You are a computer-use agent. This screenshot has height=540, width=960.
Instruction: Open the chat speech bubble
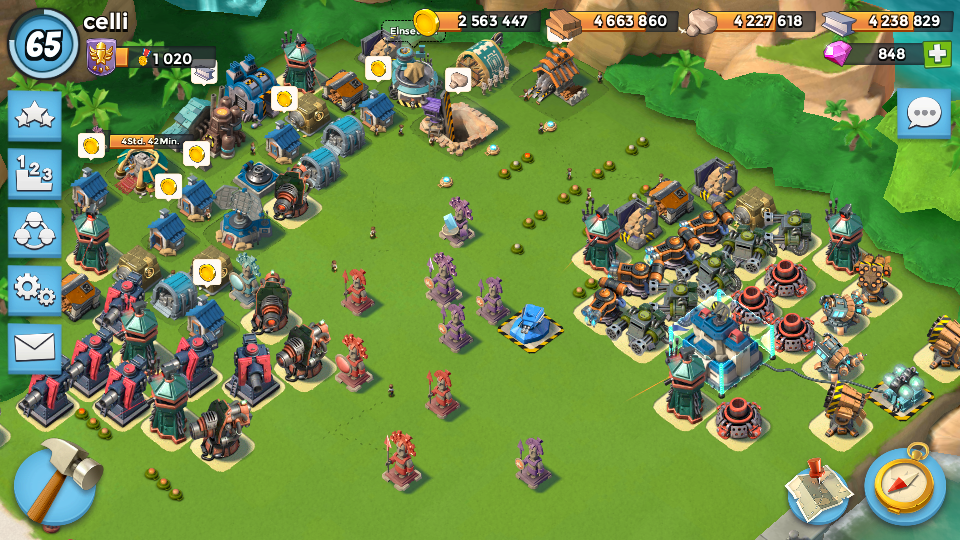[923, 114]
